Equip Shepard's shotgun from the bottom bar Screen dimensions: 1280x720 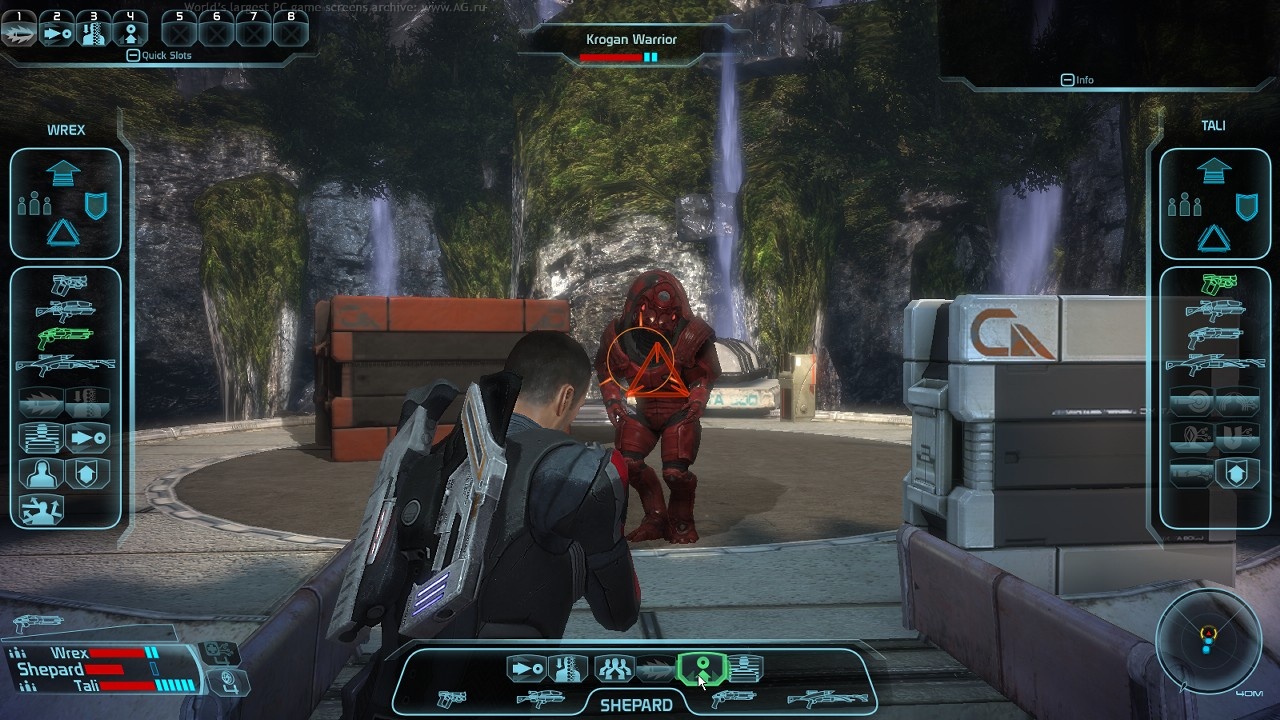click(x=732, y=699)
